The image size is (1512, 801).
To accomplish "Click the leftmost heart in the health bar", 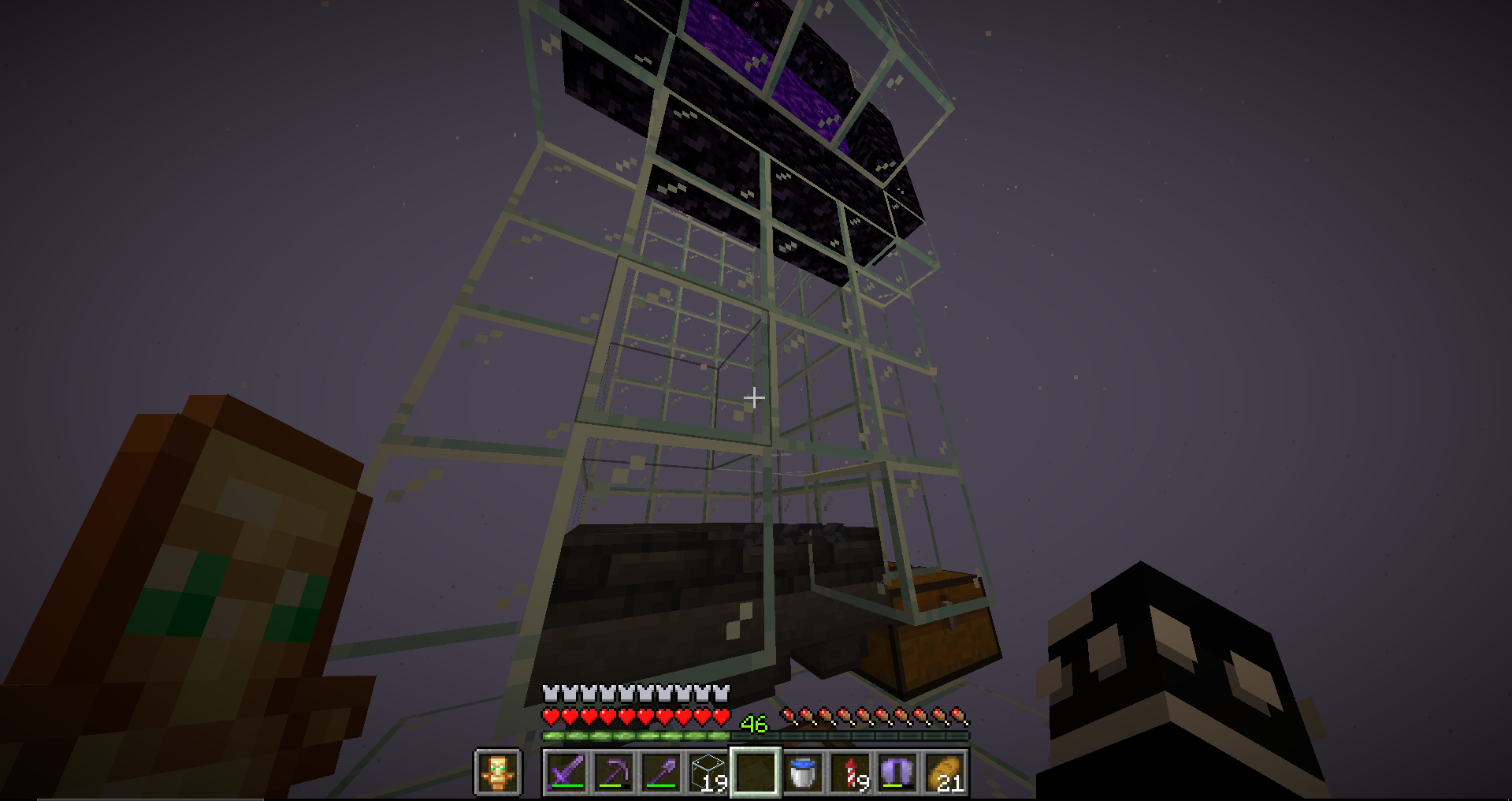I will [548, 717].
